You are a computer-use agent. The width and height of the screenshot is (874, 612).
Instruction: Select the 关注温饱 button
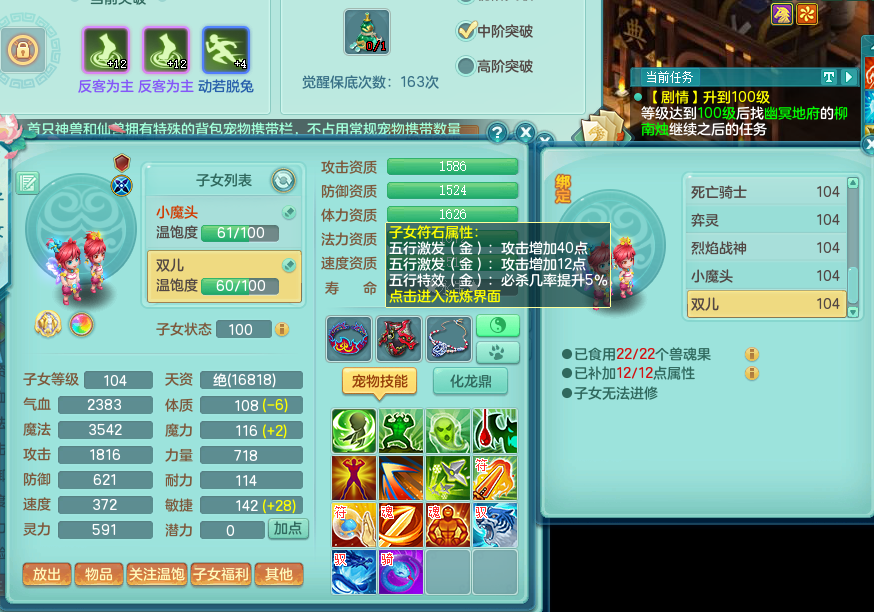click(156, 574)
